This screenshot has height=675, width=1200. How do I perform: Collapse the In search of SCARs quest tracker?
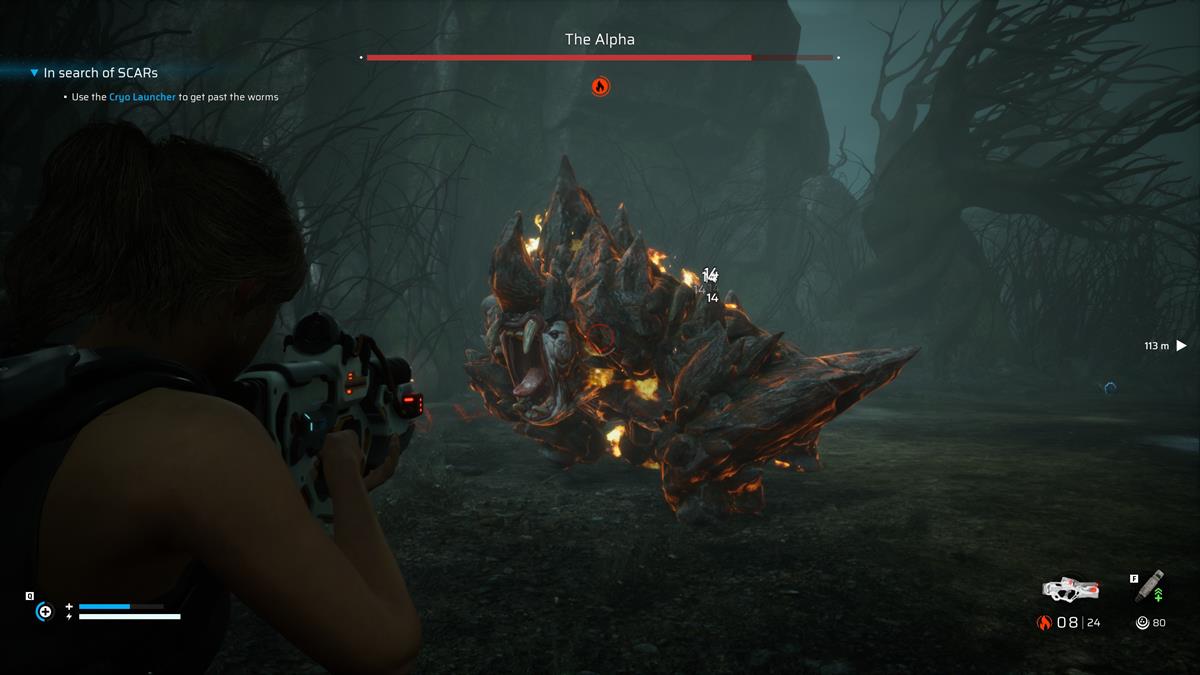point(35,73)
